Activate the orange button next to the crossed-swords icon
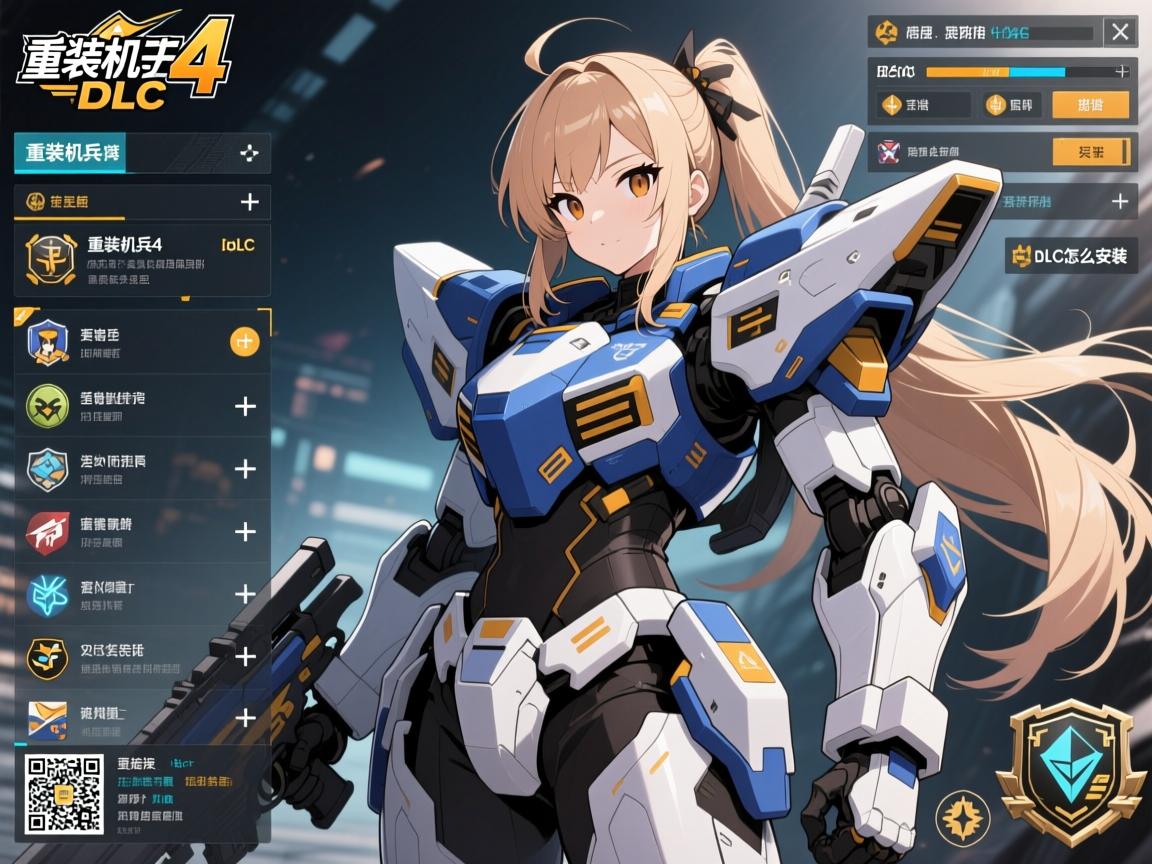Viewport: 1152px width, 864px height. (1091, 152)
